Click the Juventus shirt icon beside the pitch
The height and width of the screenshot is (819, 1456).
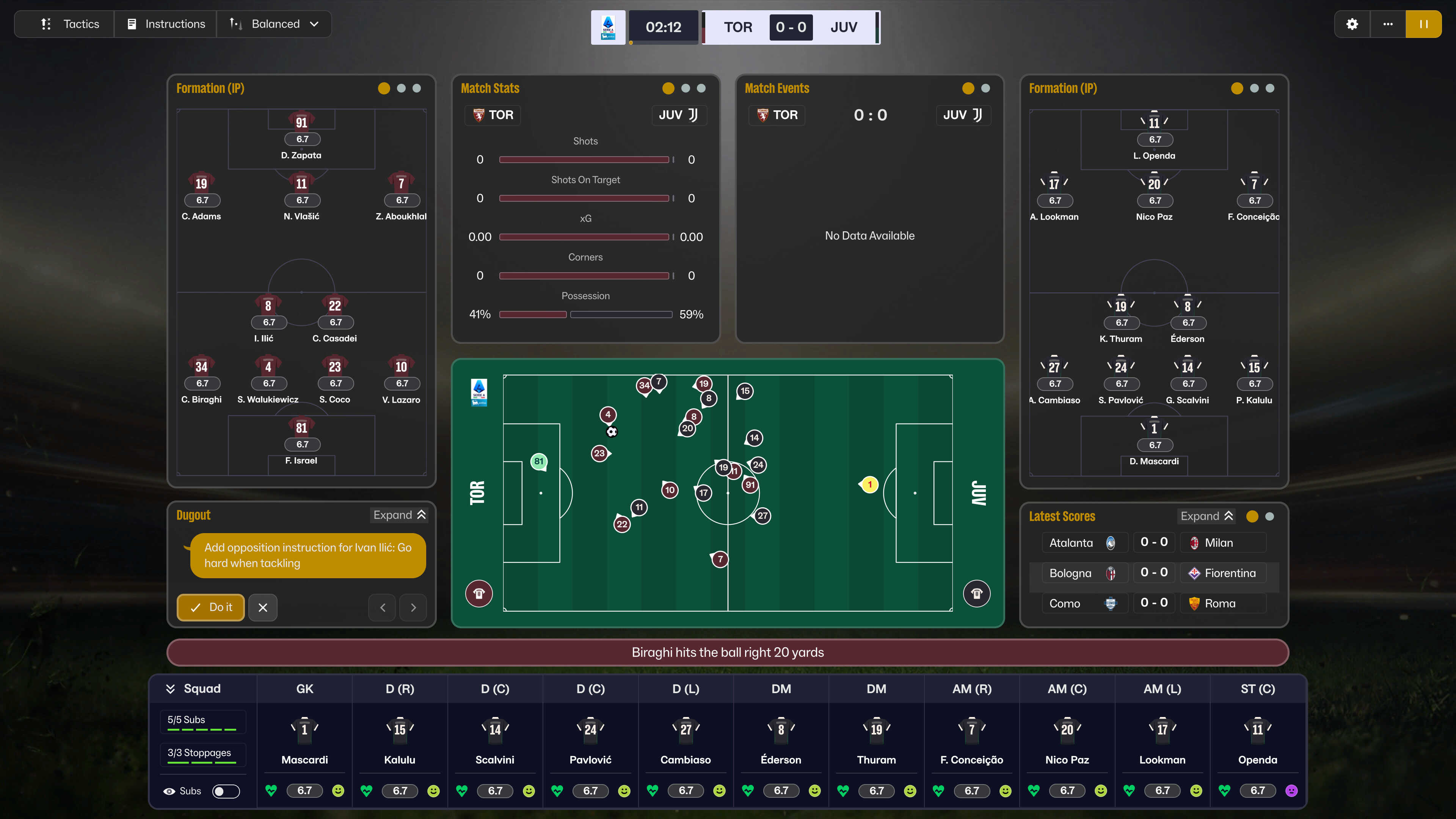(977, 593)
